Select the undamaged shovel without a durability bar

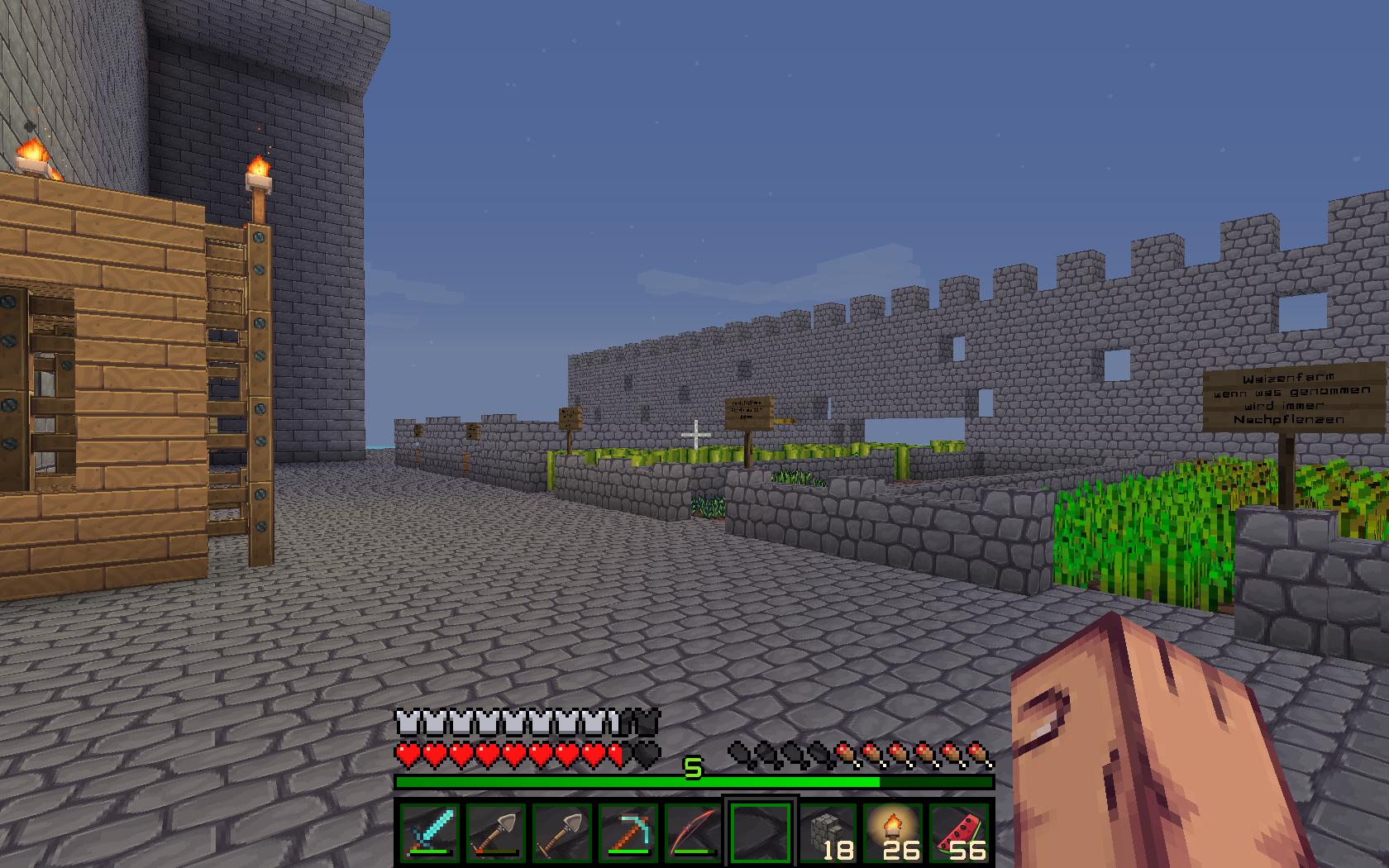(x=562, y=832)
